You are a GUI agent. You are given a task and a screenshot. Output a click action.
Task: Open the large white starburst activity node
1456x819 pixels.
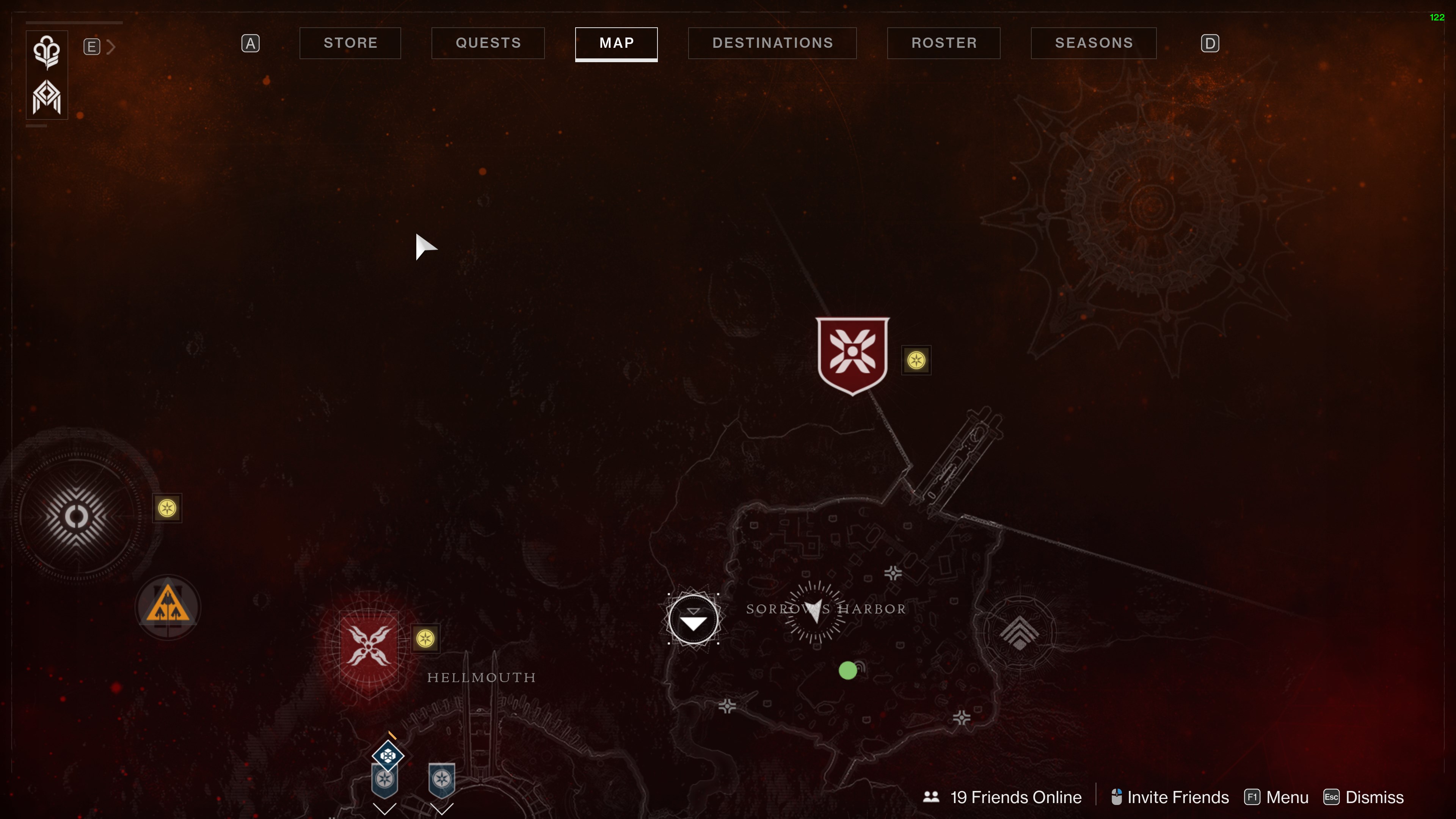pyautogui.click(x=76, y=516)
